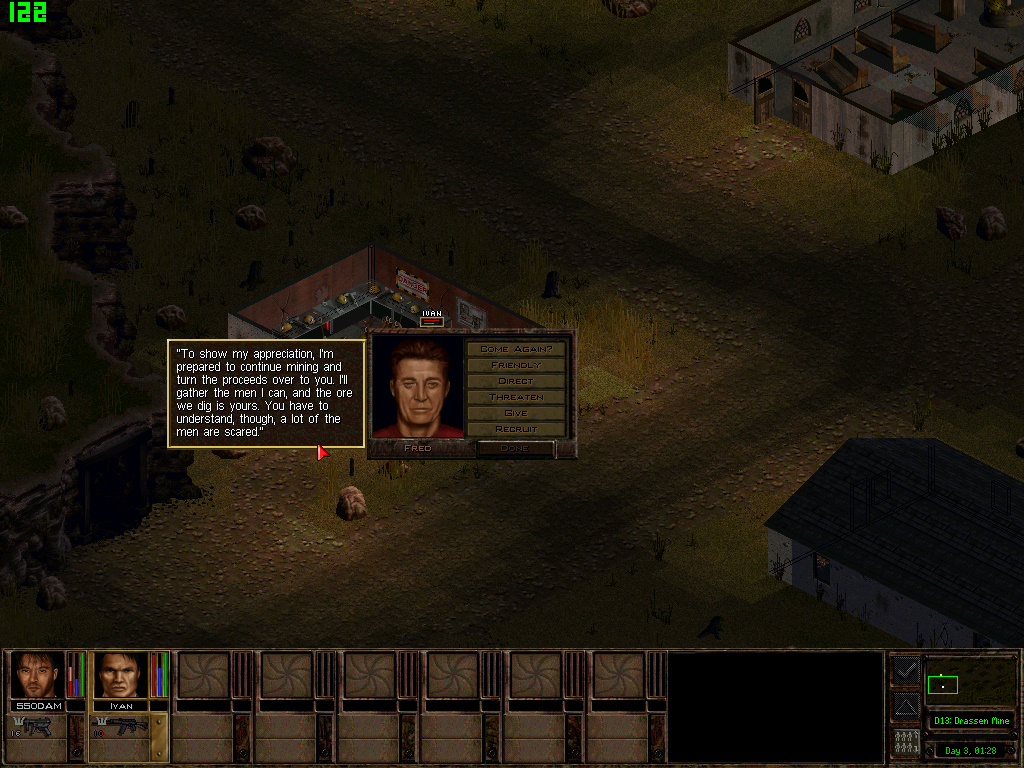Click Ivan's assault rifle weapon slot

tap(121, 727)
